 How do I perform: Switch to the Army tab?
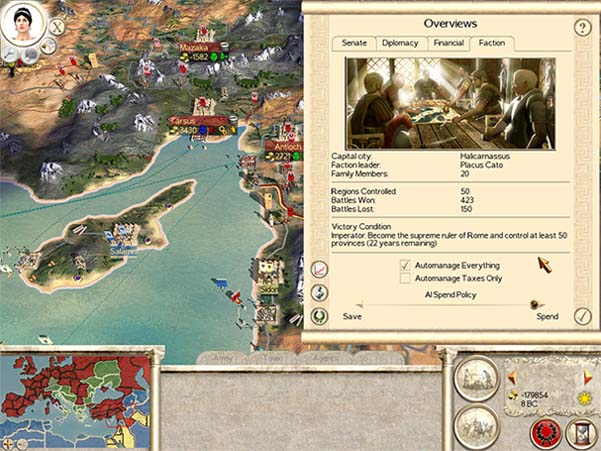click(224, 357)
